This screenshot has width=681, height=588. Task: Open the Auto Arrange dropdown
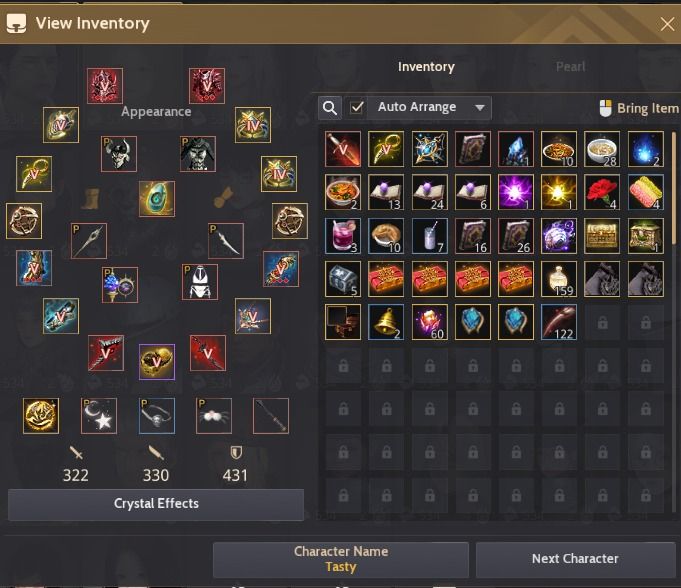(x=481, y=107)
